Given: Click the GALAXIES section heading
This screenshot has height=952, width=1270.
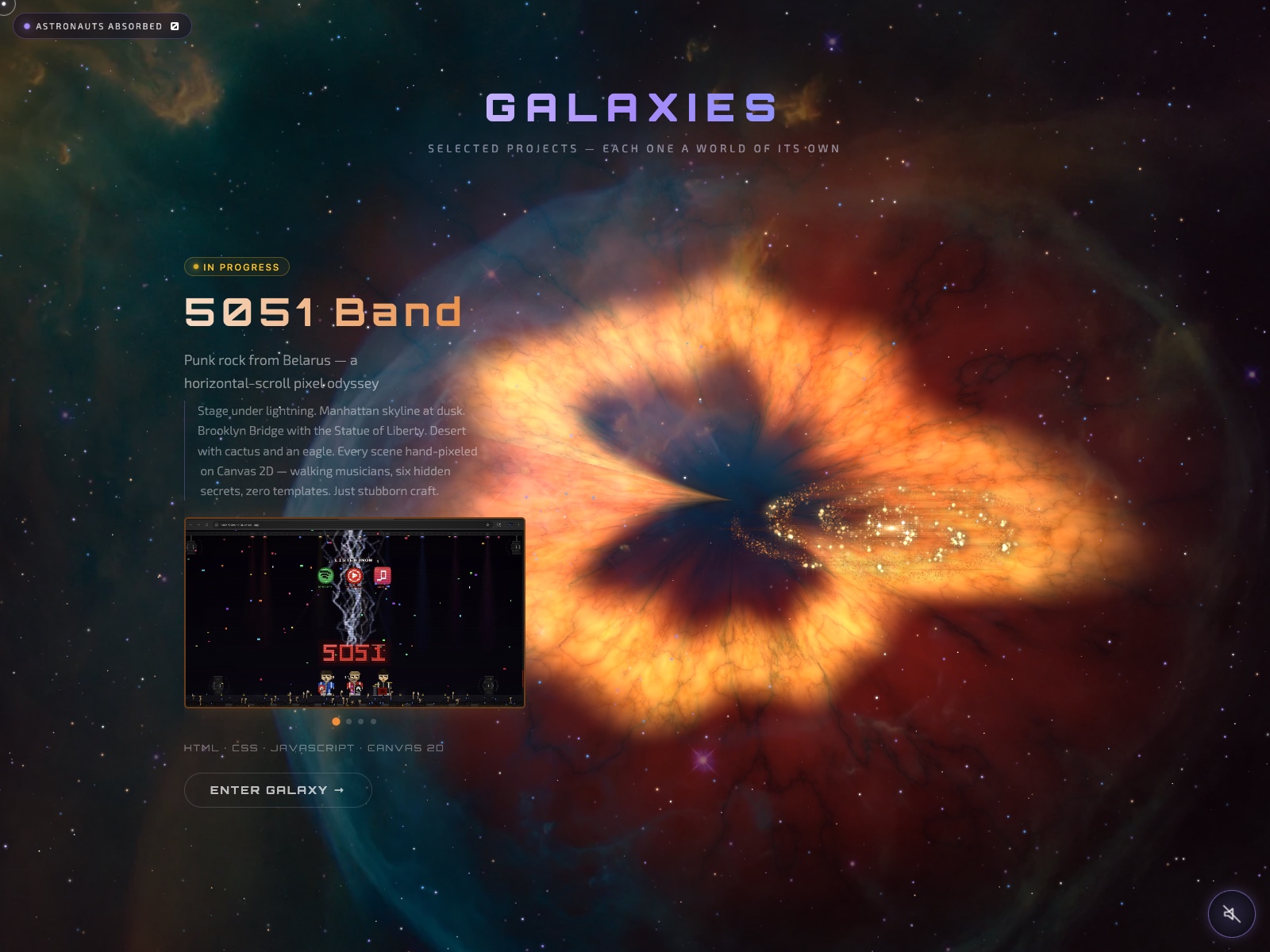Looking at the screenshot, I should point(631,106).
